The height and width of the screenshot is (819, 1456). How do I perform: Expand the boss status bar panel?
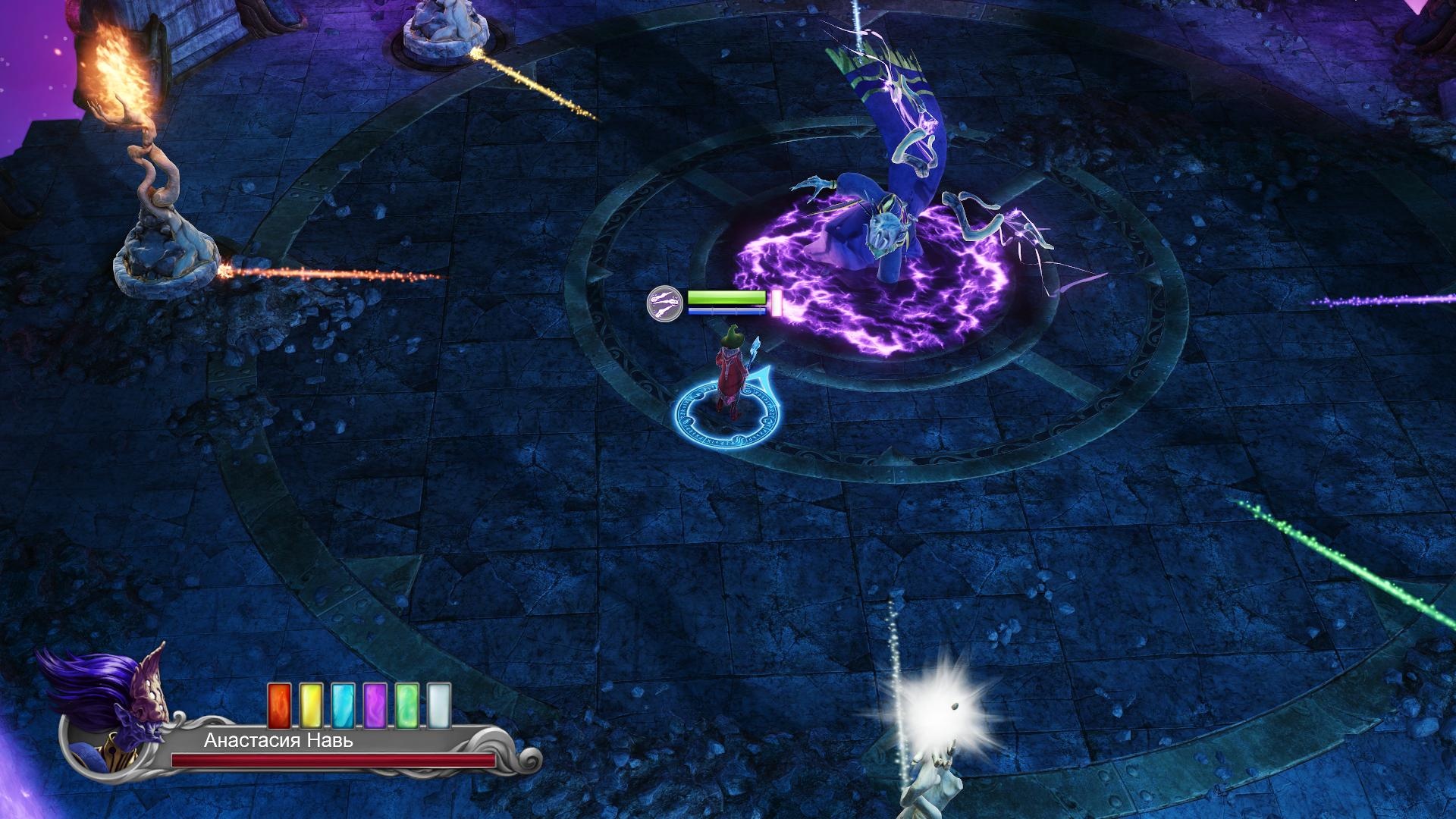click(728, 303)
